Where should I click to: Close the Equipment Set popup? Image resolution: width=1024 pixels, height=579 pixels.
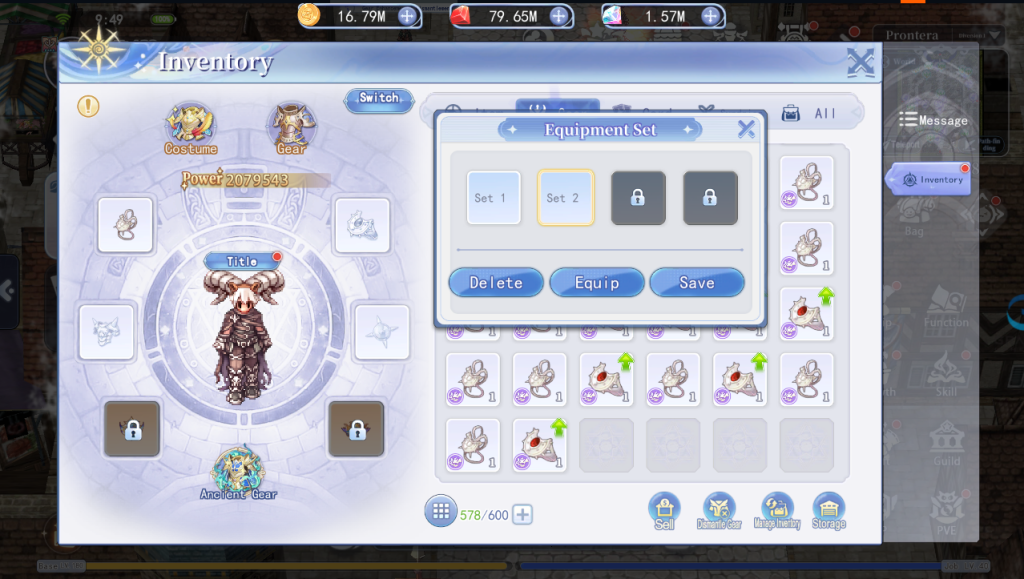[746, 129]
